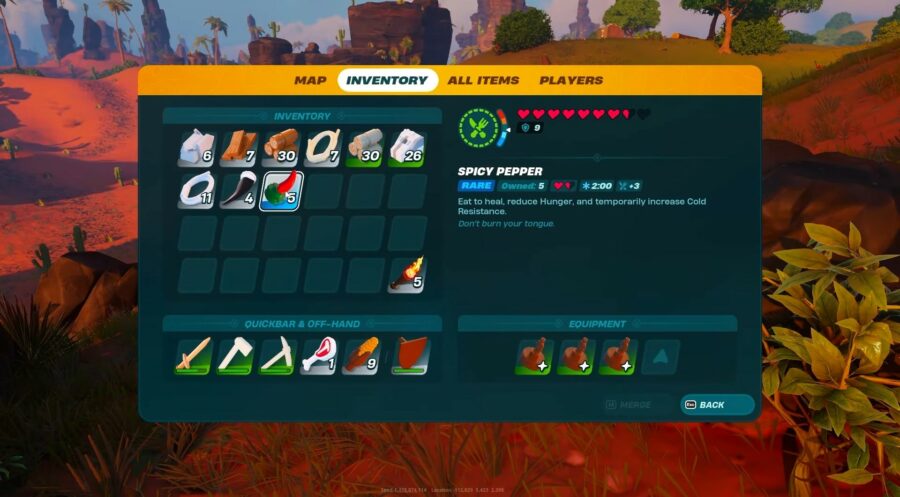Select the black claw stack of 4
The width and height of the screenshot is (900, 497).
pyautogui.click(x=239, y=190)
